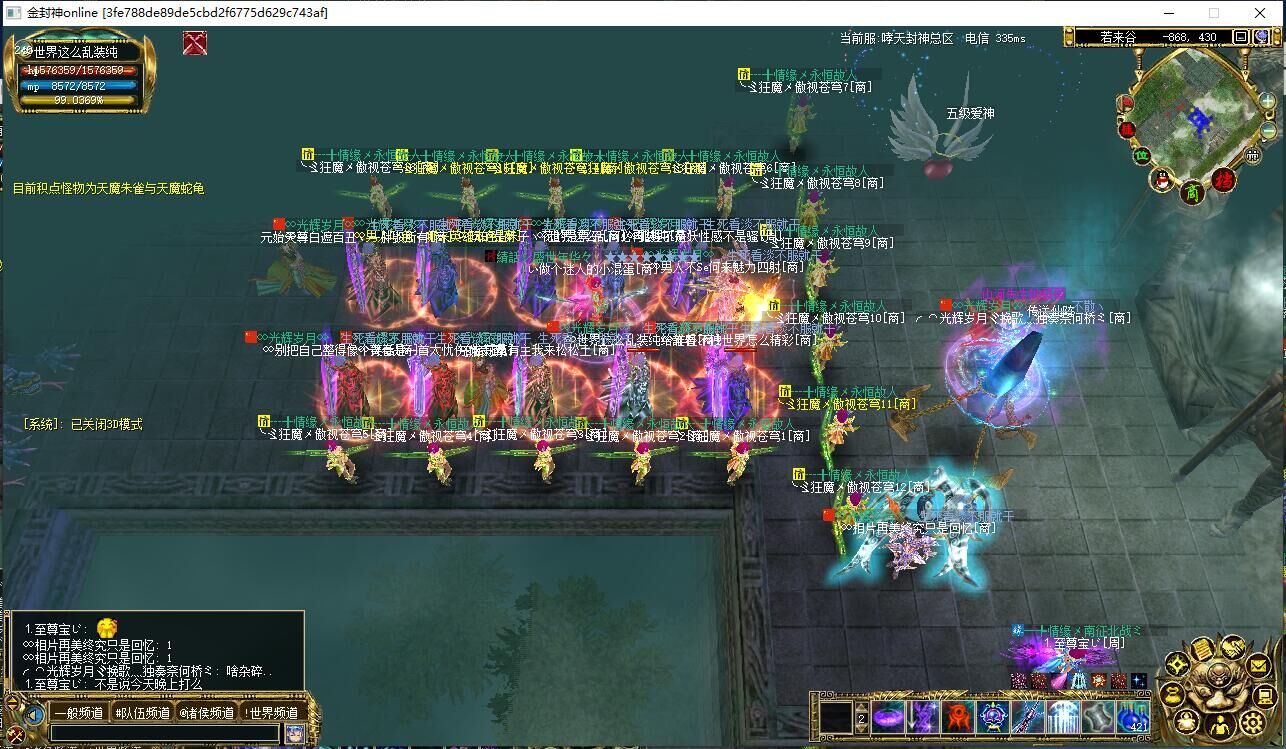Image resolution: width=1286 pixels, height=749 pixels.
Task: Switch to the 一般频道 chat channel
Action: 78,713
